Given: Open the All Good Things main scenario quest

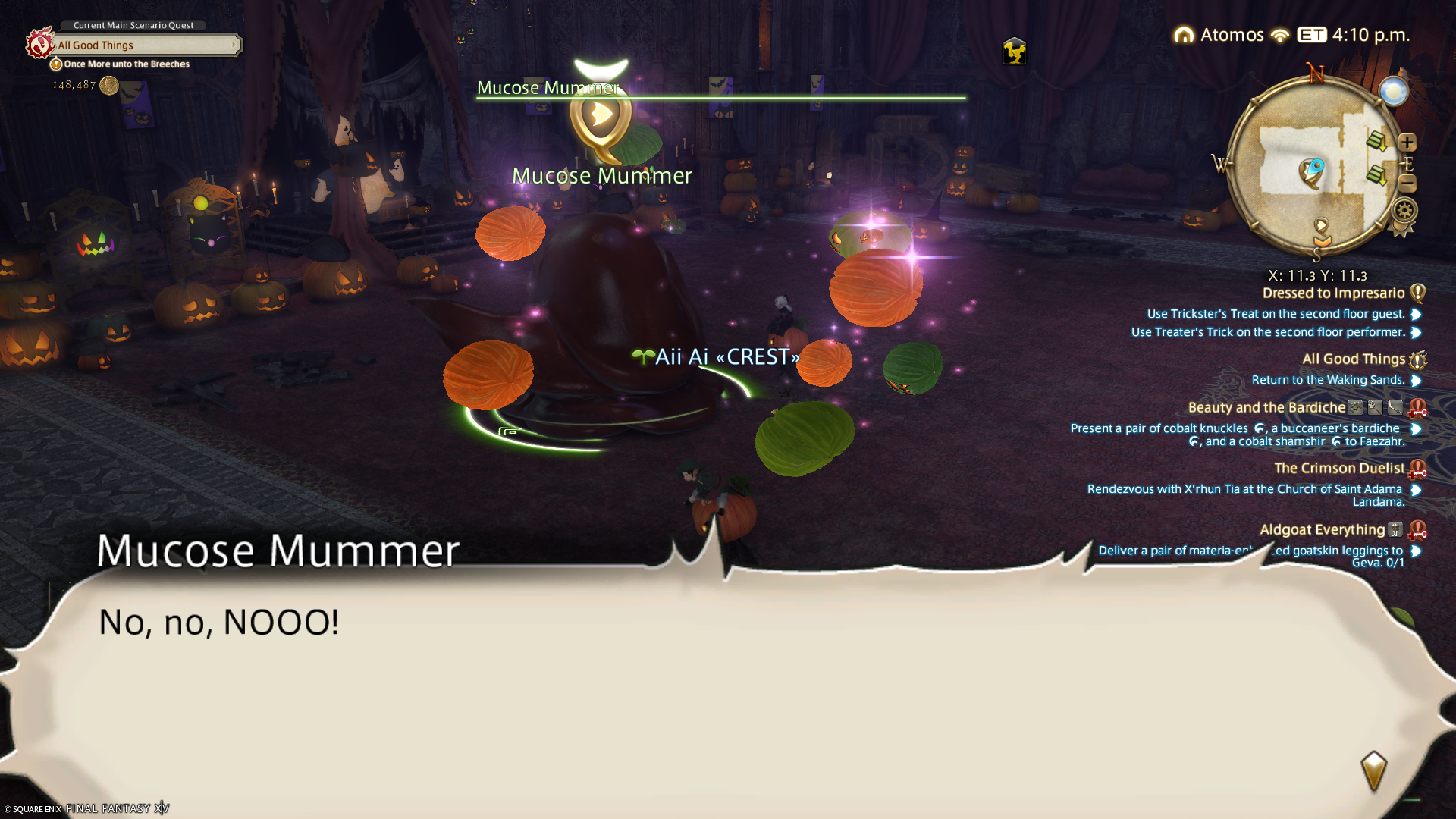Looking at the screenshot, I should click(144, 45).
